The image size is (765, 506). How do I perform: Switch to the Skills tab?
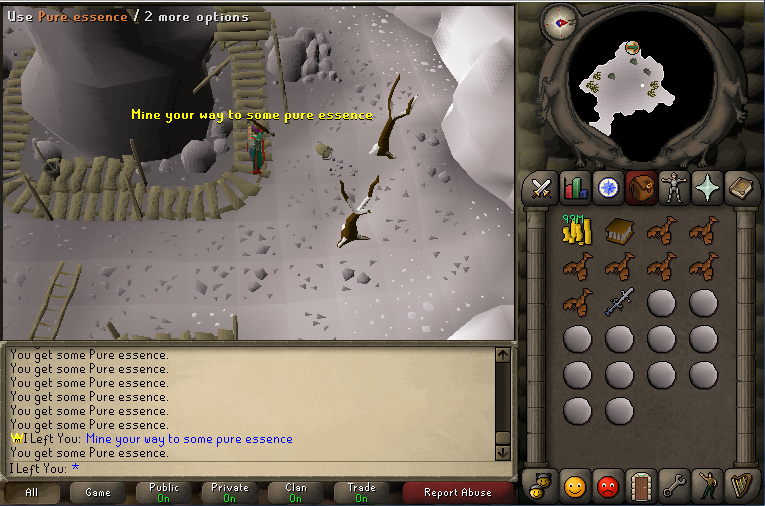pos(575,188)
